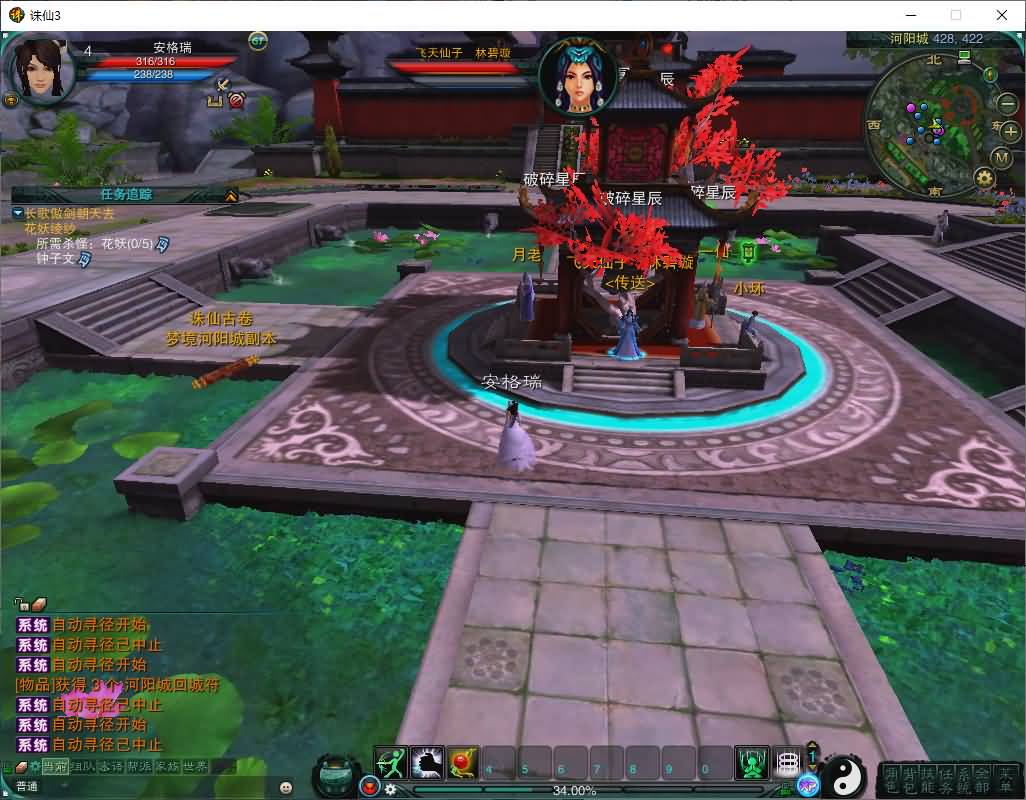Collapse the 任务追踪 quest tracker panel

231,195
